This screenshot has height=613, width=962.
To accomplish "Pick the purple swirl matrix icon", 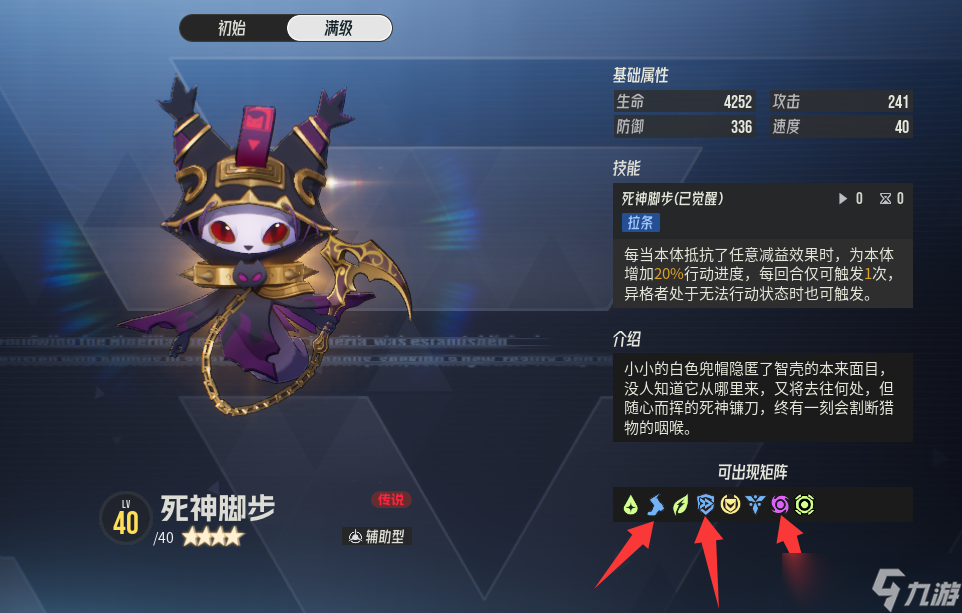I will pos(780,505).
